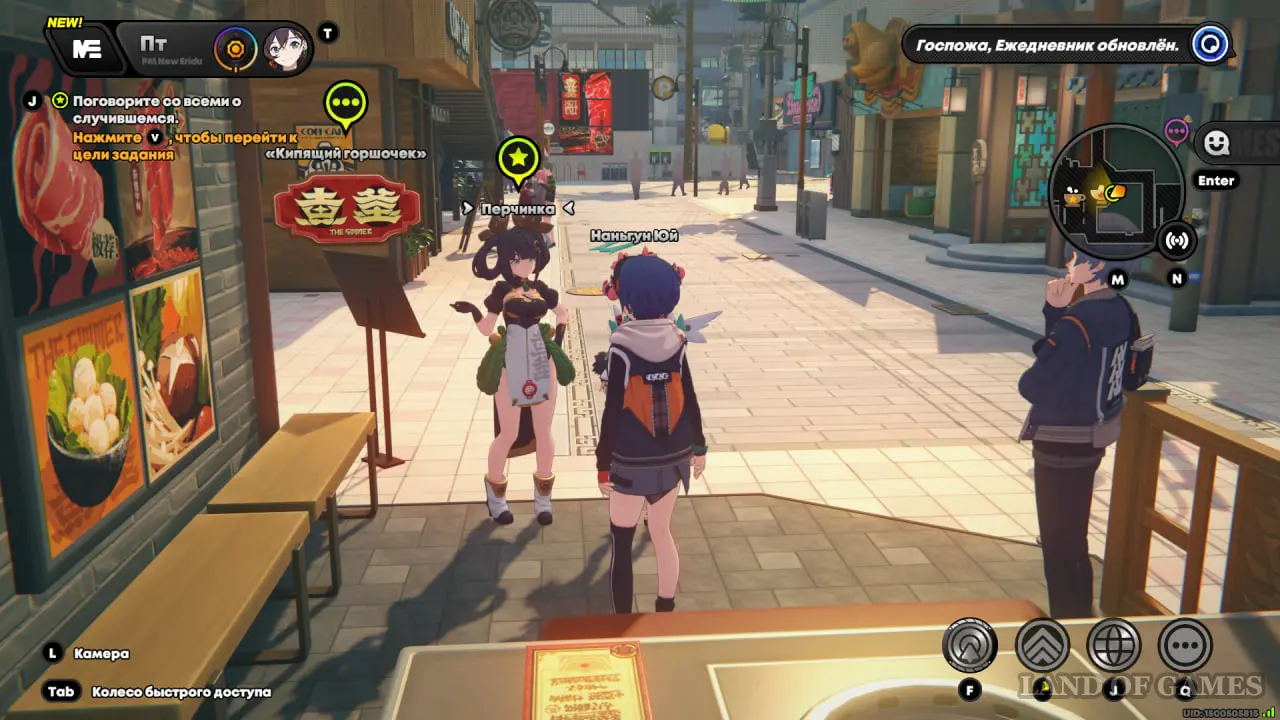
Task: Click the blue circular icon beside the notification
Action: [x=1211, y=45]
